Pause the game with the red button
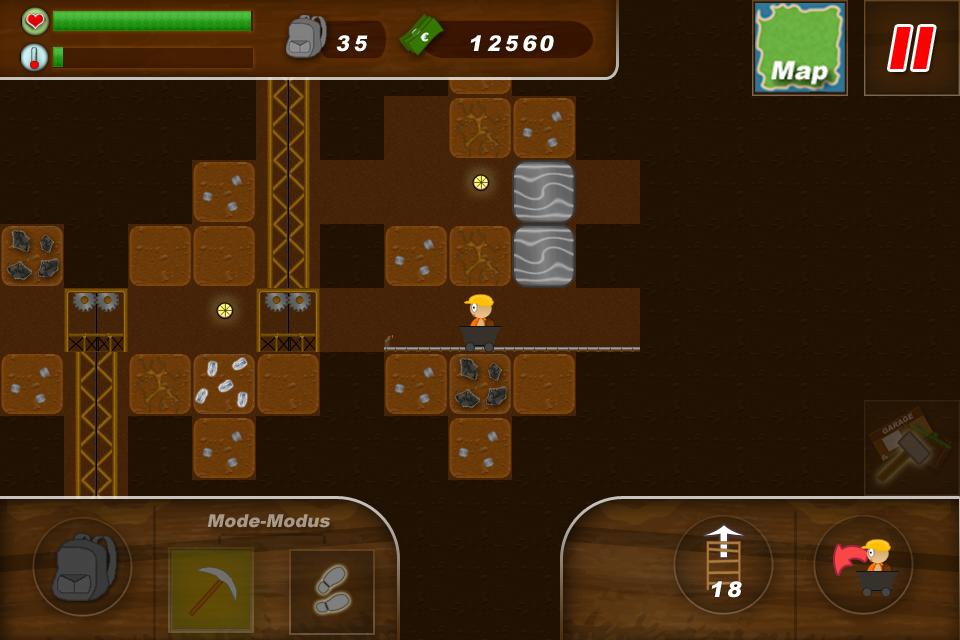Viewport: 960px width, 640px height. coord(911,48)
